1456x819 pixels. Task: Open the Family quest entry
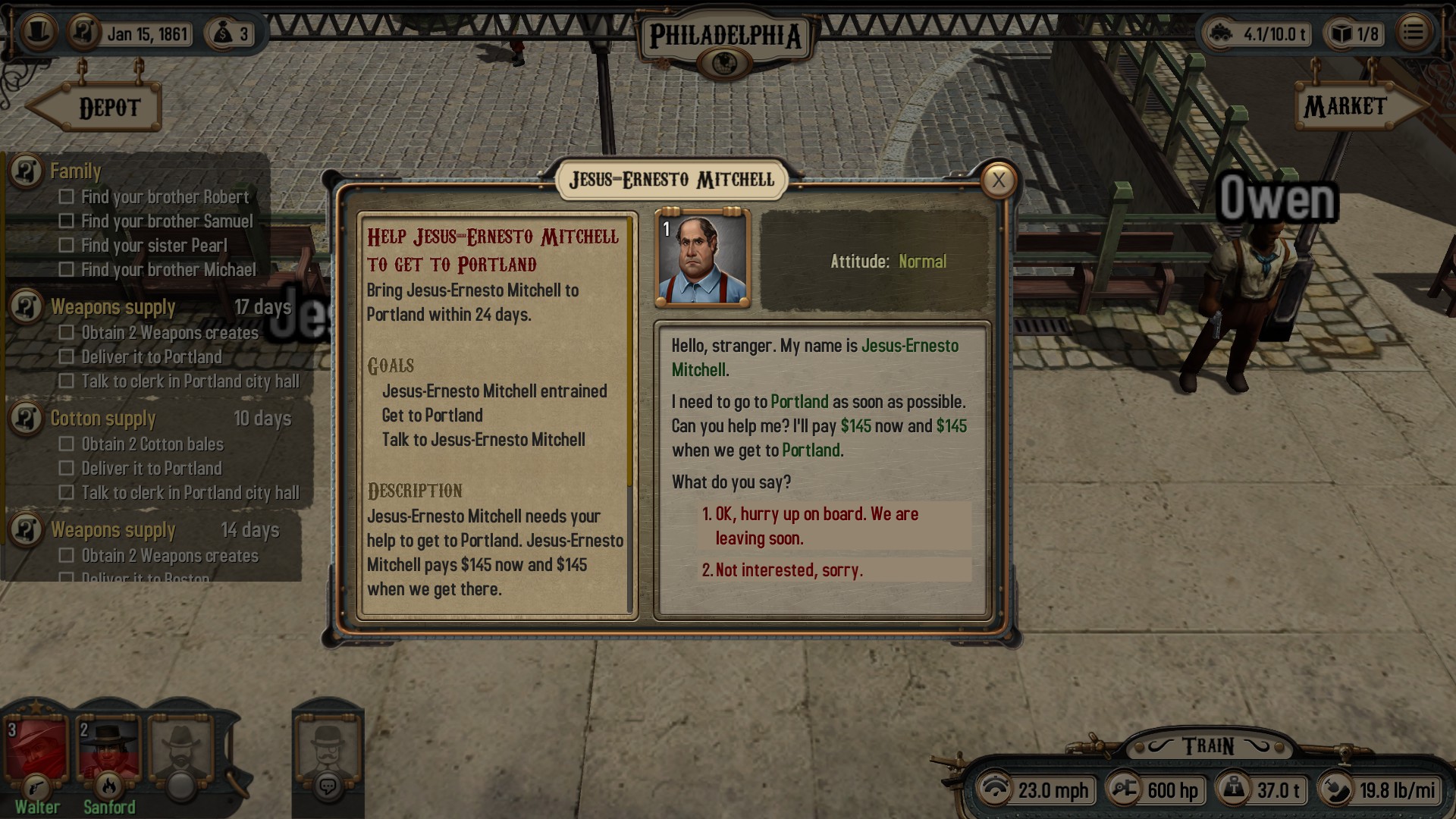point(75,171)
